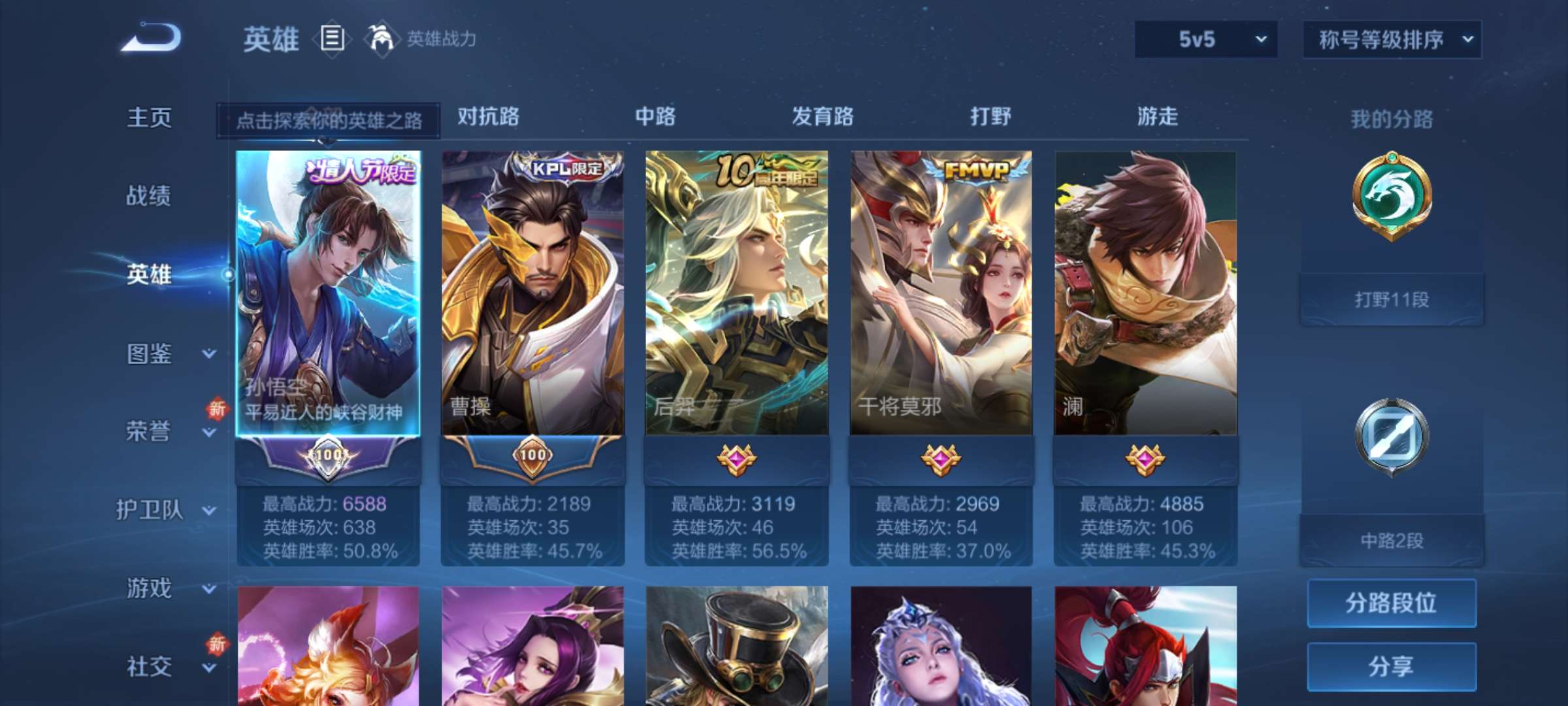Screen dimensions: 1568x706
Task: Click the KPL限定 banner on Cao Cao's card
Action: [x=559, y=170]
